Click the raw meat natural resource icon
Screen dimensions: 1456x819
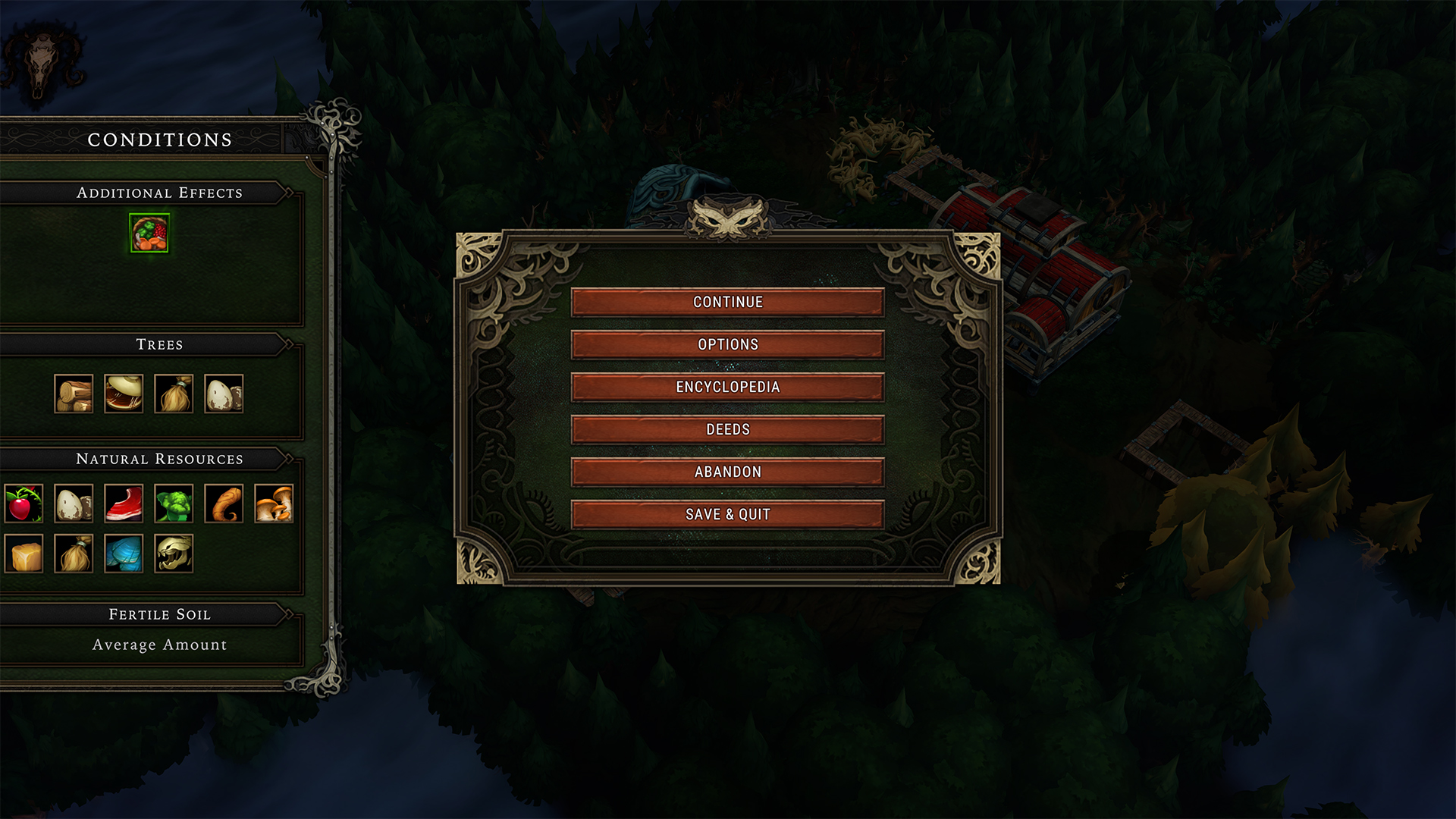[124, 504]
